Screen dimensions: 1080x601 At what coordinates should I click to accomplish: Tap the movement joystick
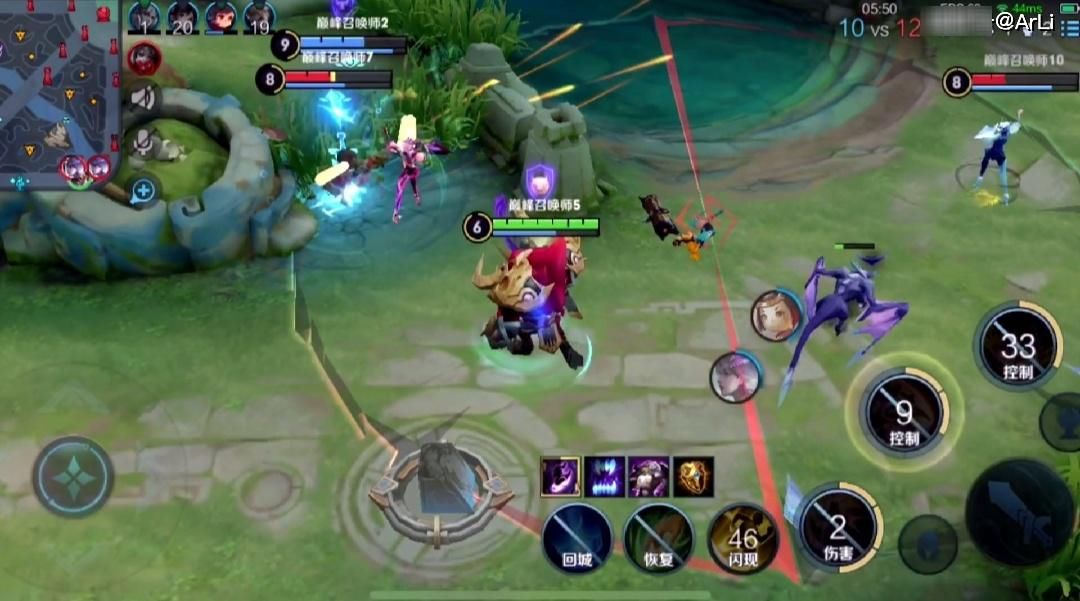tap(73, 477)
